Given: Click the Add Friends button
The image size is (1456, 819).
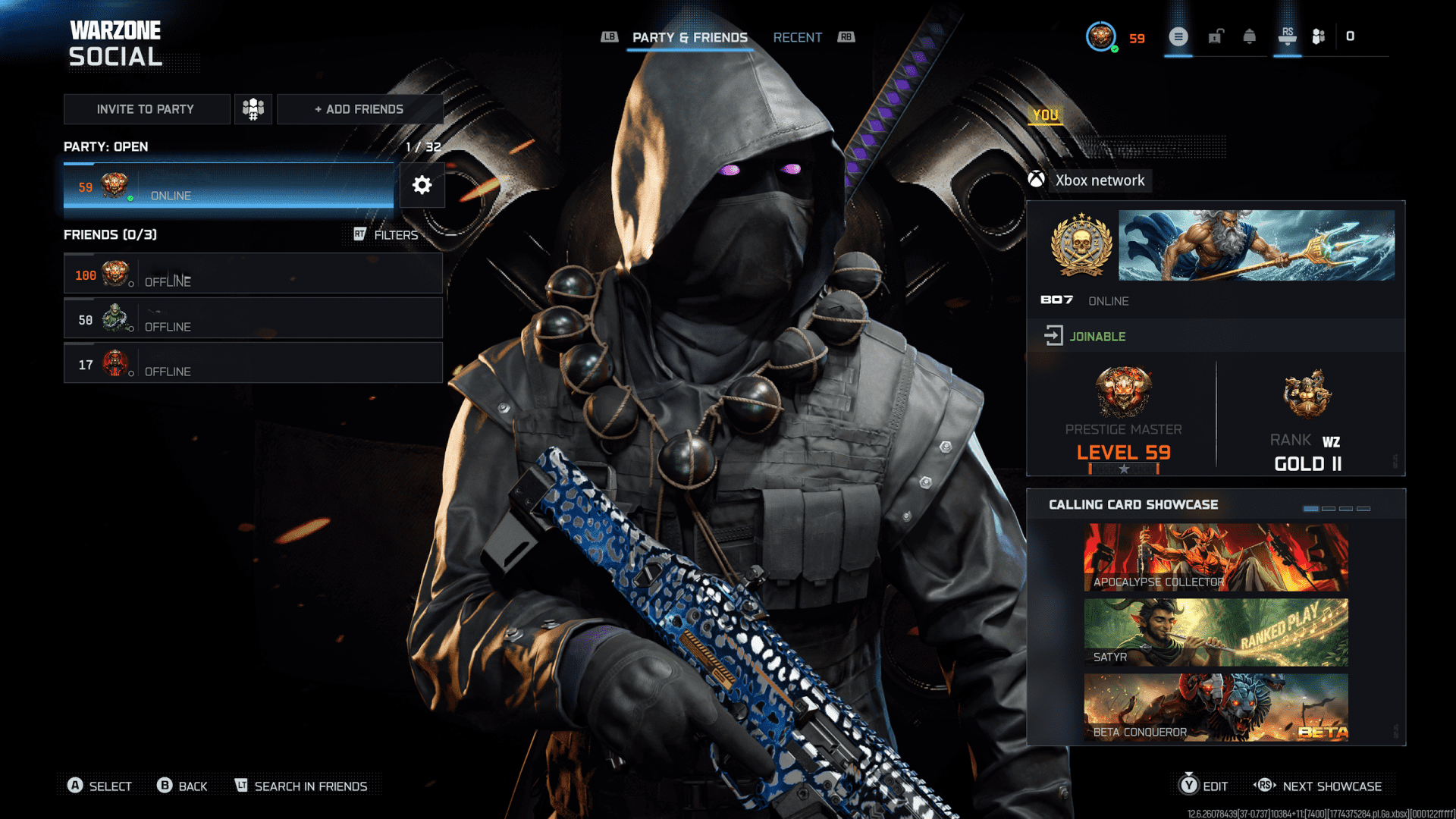Looking at the screenshot, I should [x=360, y=108].
